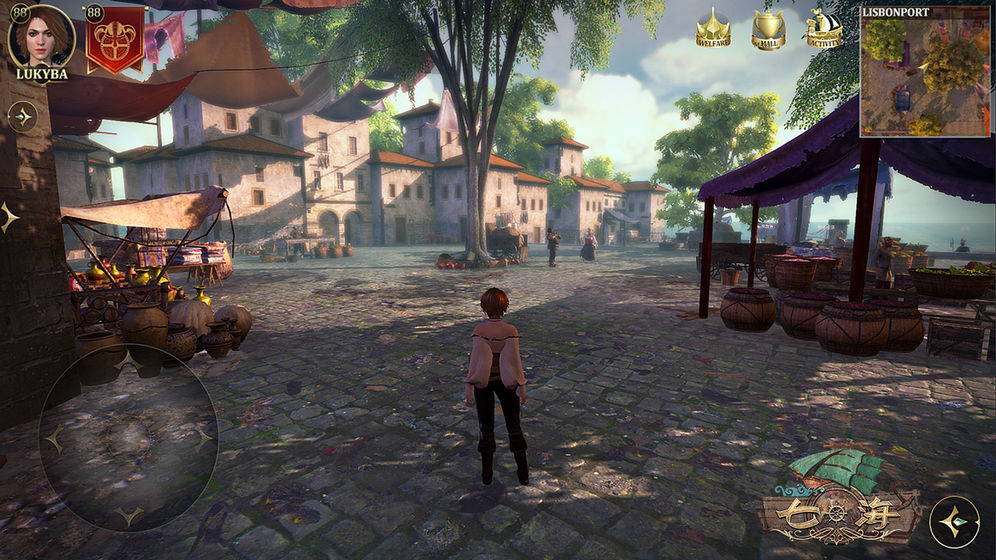Visit the Mall trophy shop
The height and width of the screenshot is (560, 996).
click(x=768, y=28)
